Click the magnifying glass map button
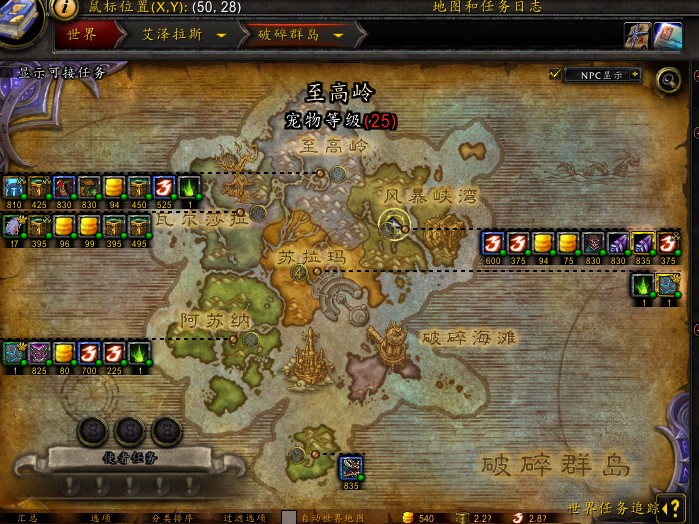This screenshot has height=524, width=699. tap(667, 79)
